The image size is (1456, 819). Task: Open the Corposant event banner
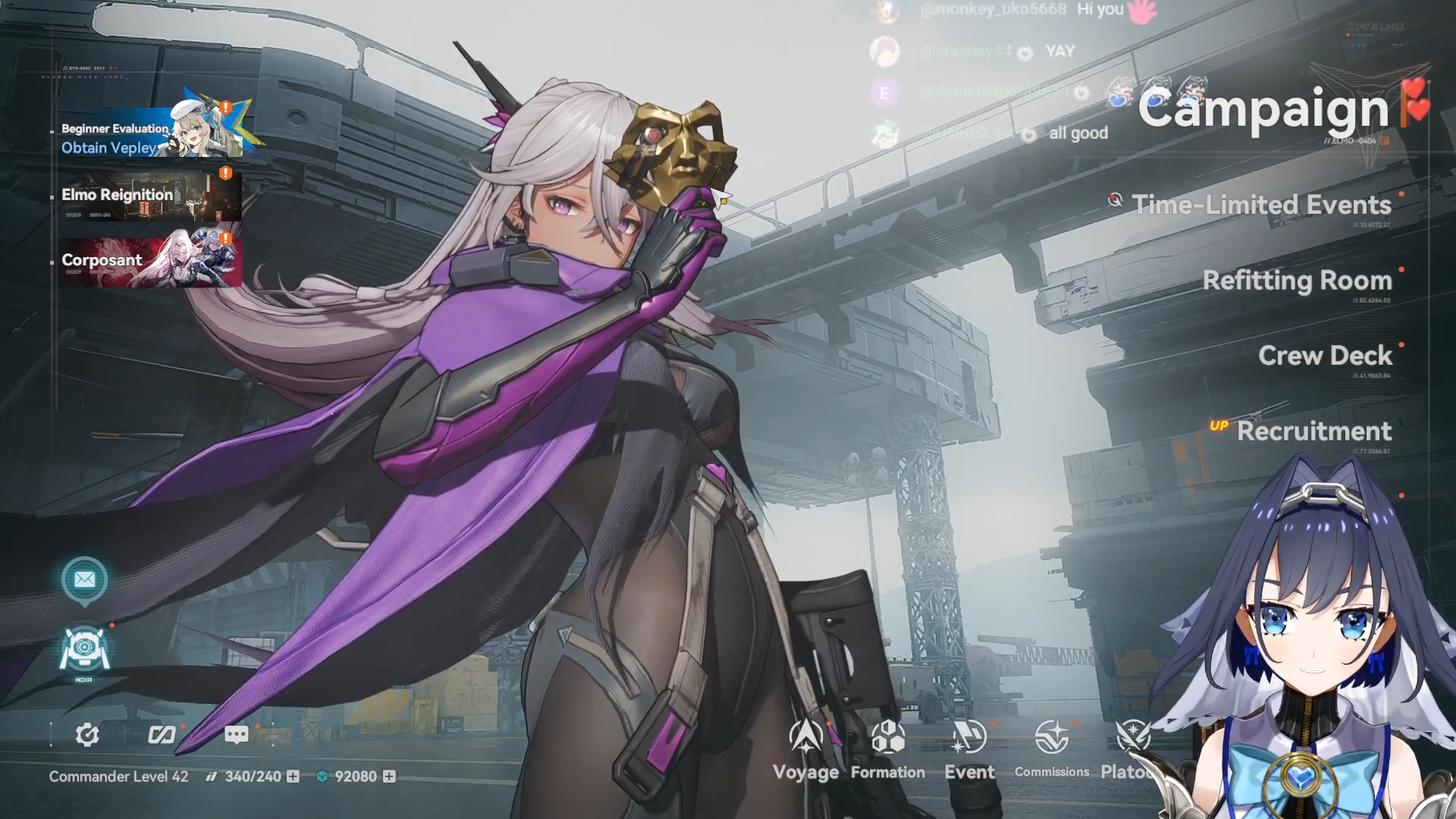151,260
